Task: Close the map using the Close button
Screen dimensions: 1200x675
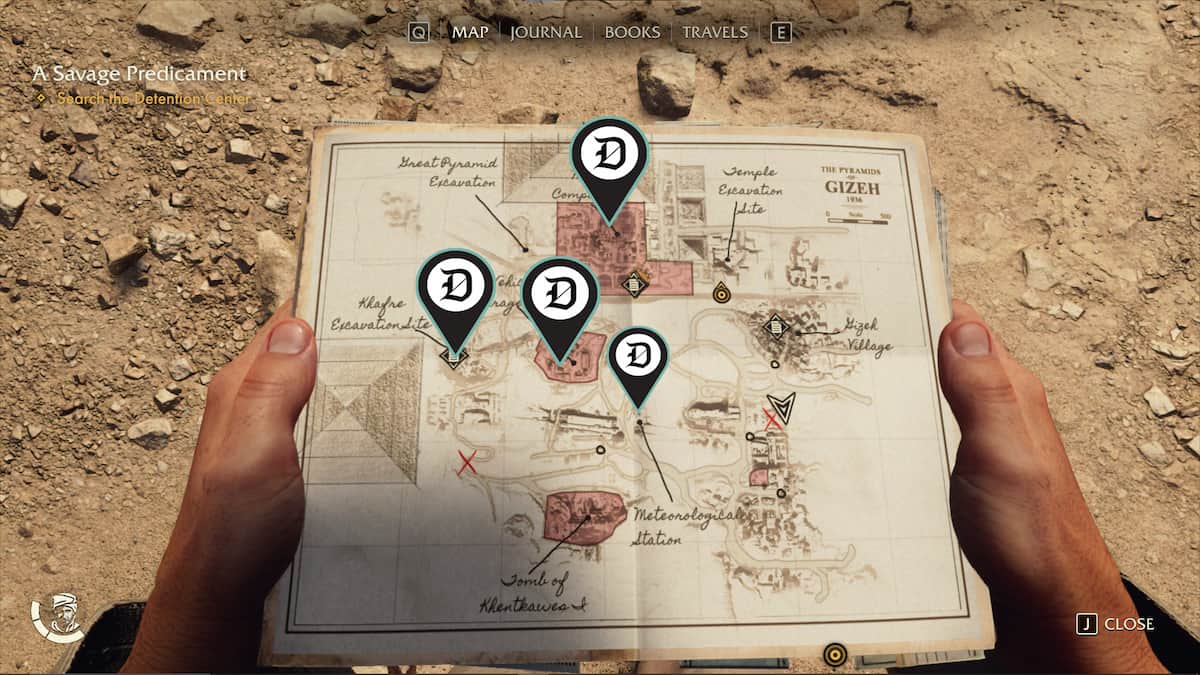Action: (x=1116, y=623)
